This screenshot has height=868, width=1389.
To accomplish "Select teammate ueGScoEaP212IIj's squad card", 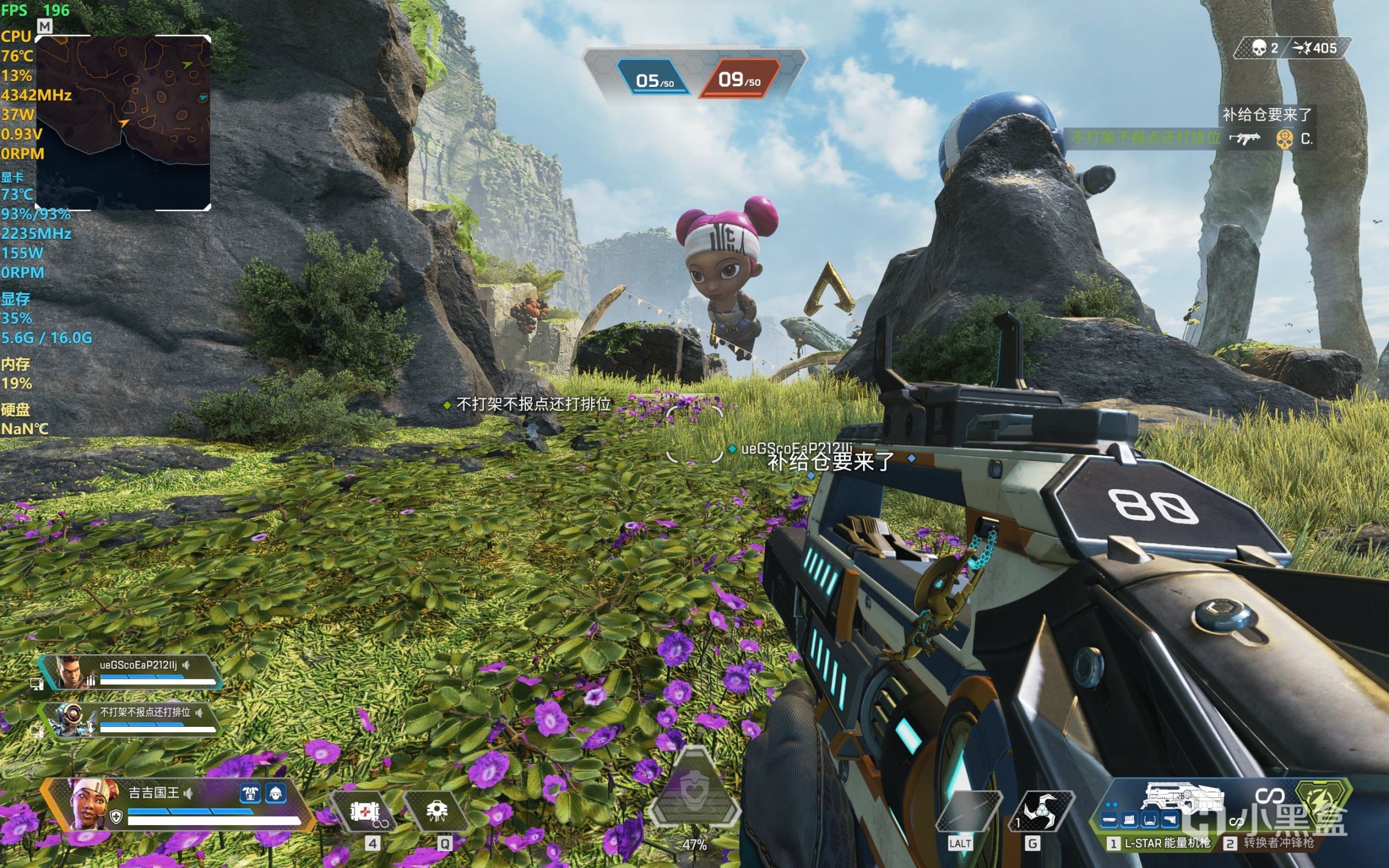I will point(130,672).
